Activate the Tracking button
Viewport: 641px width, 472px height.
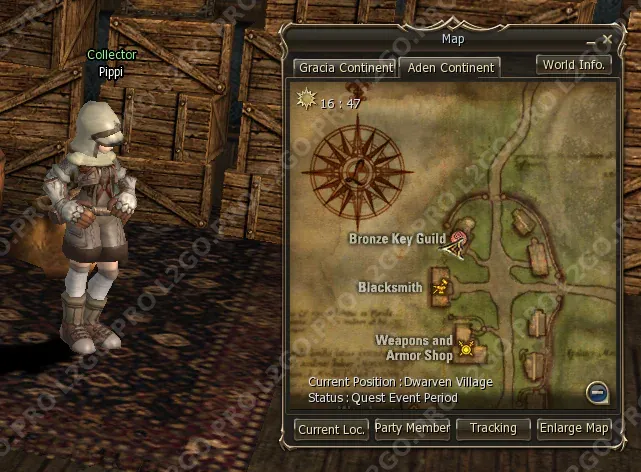coord(493,428)
